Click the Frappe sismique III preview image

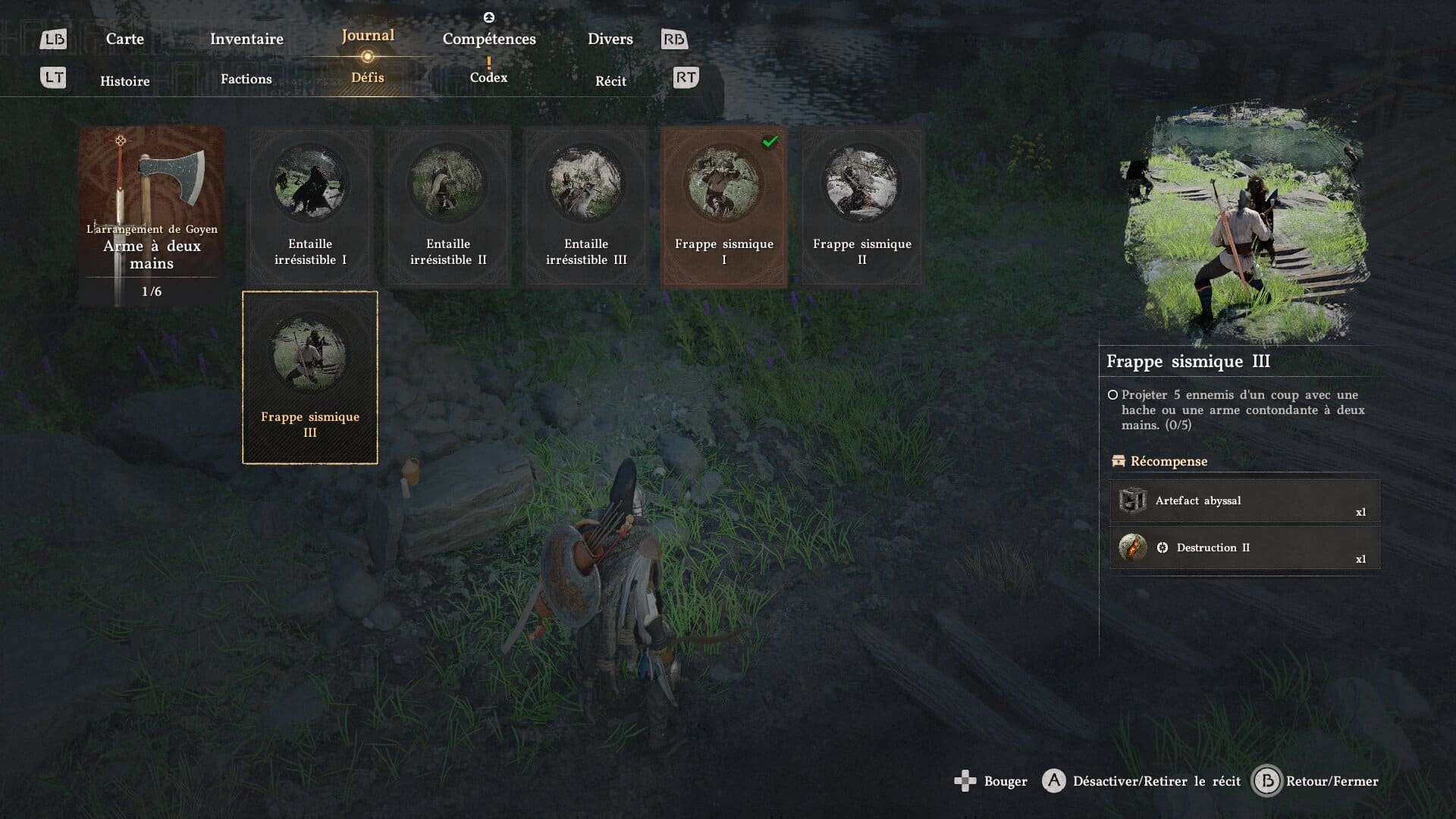[1244, 225]
